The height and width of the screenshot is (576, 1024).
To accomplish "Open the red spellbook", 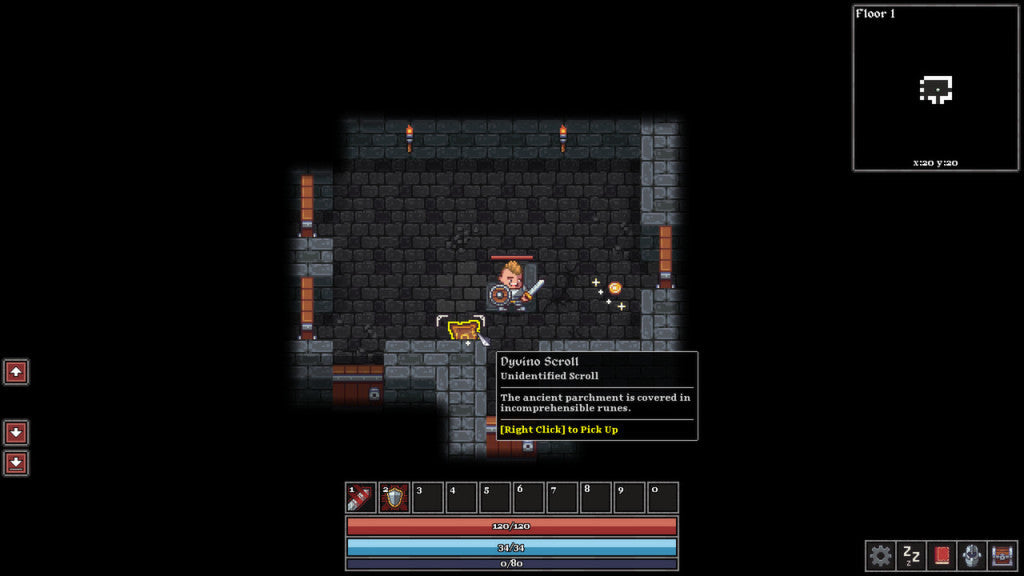I will (941, 555).
